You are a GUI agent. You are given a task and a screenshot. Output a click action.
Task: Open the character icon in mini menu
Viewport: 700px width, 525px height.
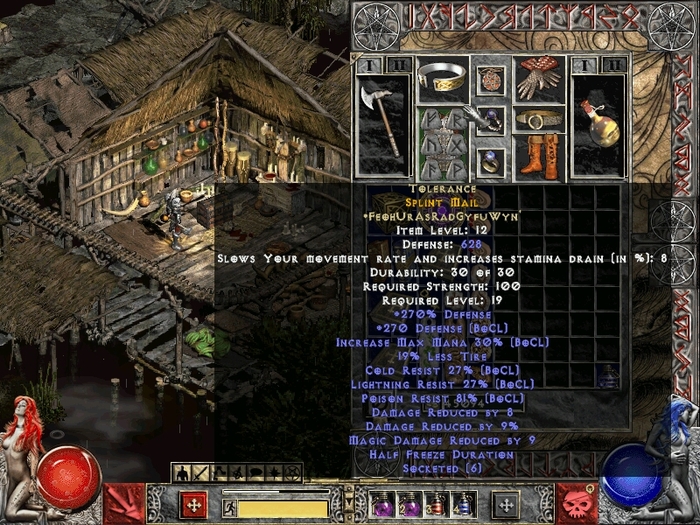(x=182, y=471)
